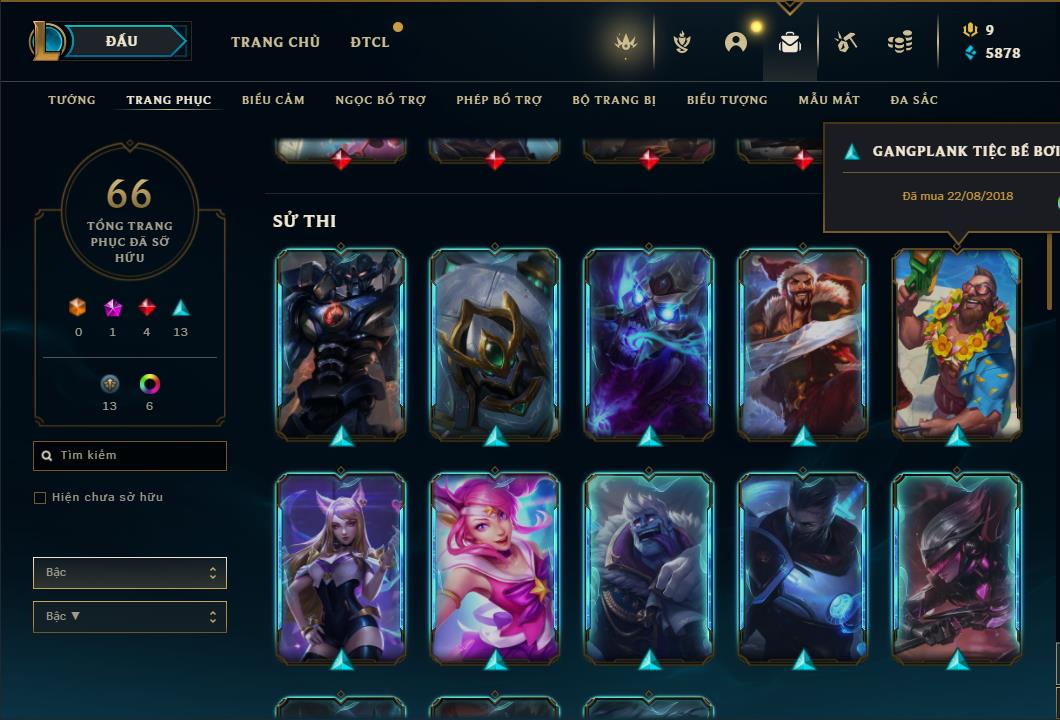Switch to the MẪU MẮT tab

pos(829,100)
